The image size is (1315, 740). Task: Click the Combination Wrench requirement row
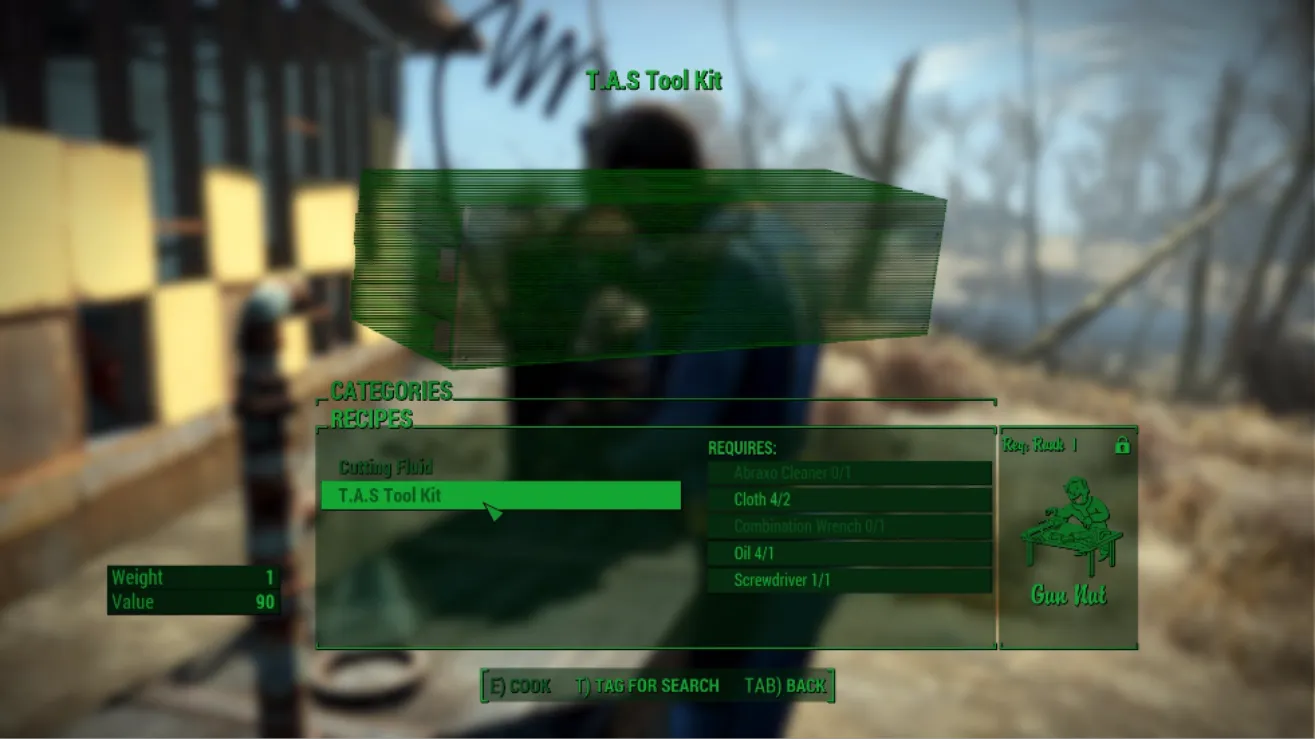click(x=849, y=527)
